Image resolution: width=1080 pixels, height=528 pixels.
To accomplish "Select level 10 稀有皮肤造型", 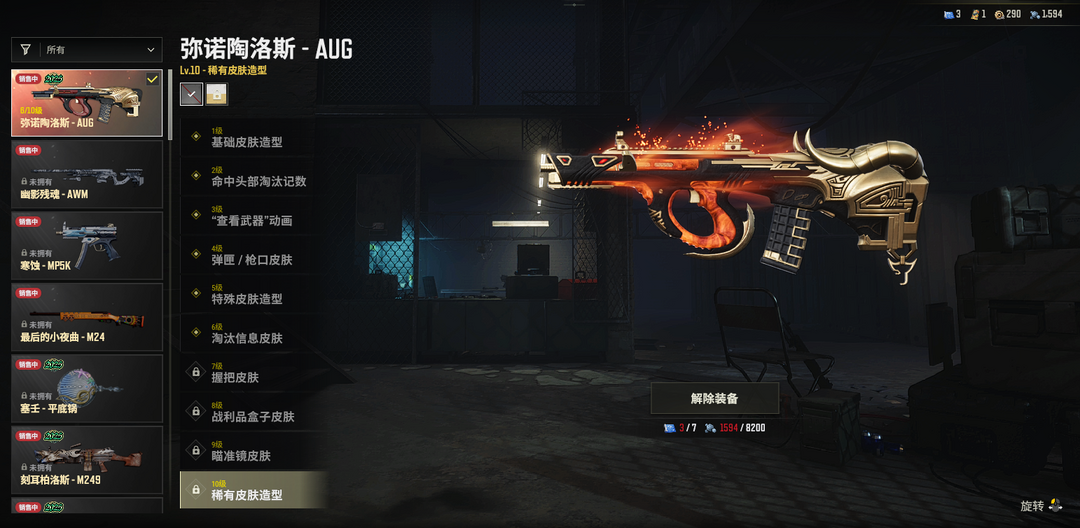I will click(x=253, y=490).
